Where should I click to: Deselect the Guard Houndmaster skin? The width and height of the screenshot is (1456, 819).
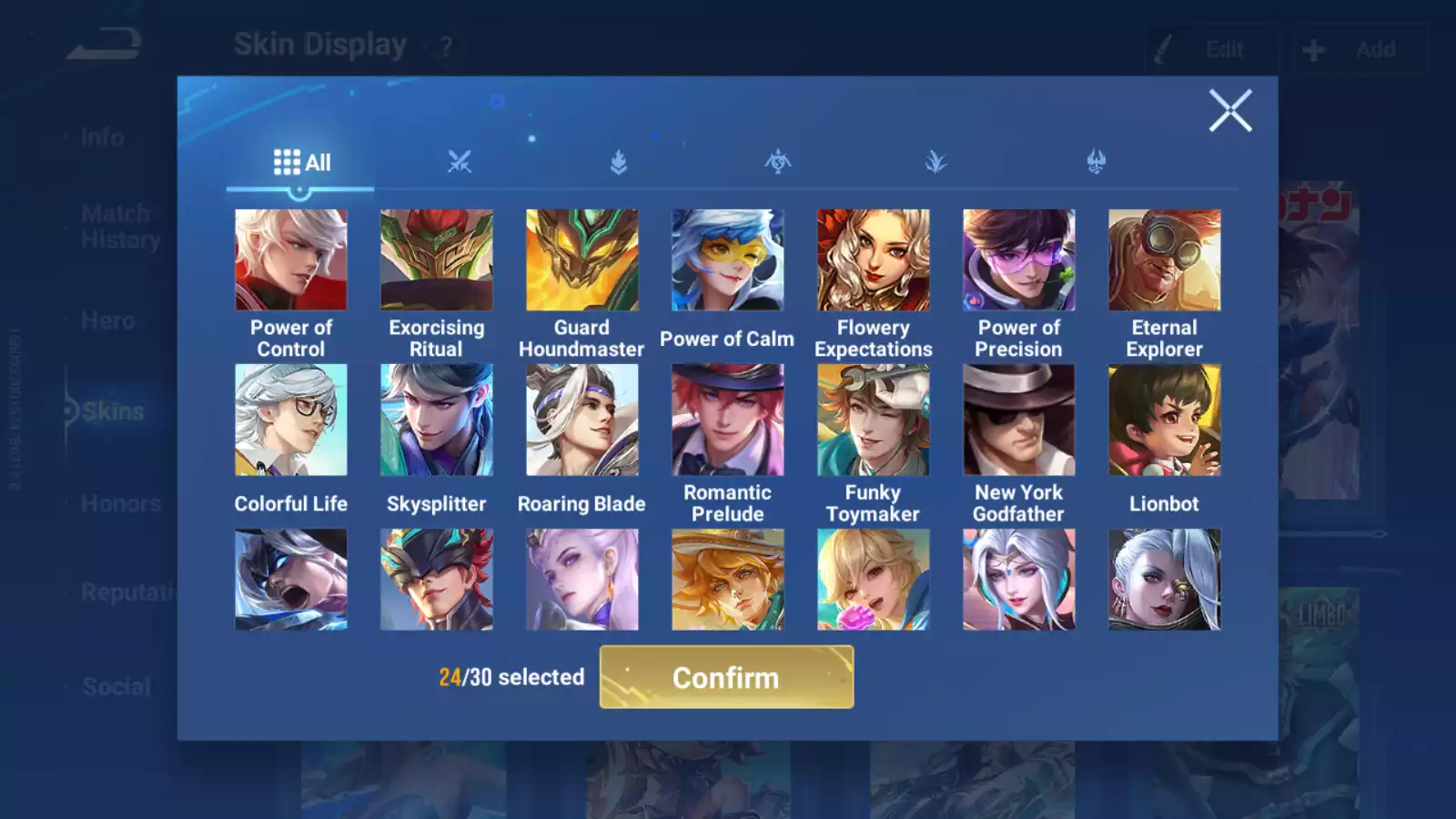(581, 259)
